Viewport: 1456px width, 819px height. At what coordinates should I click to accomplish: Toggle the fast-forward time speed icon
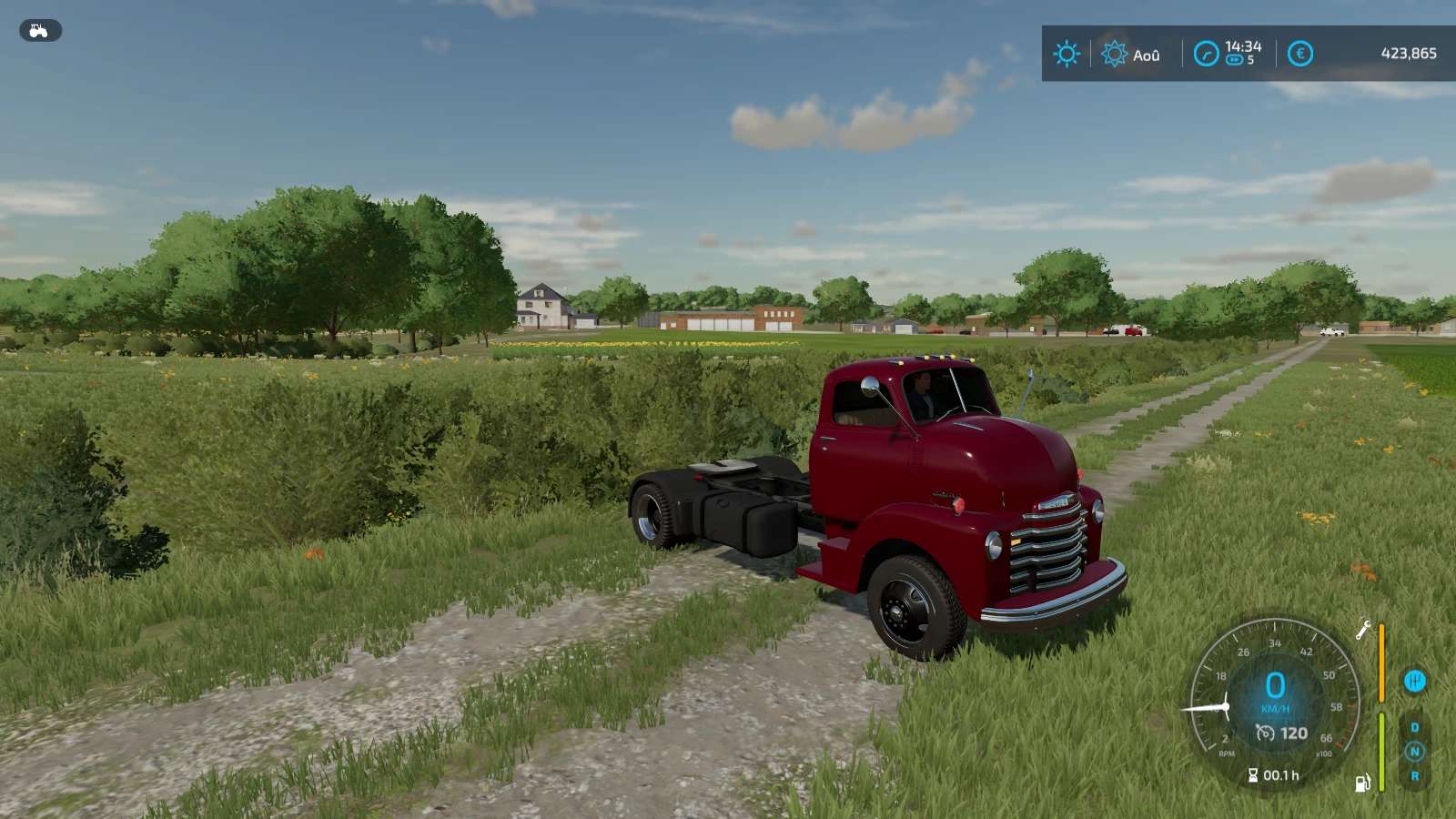(x=1234, y=60)
